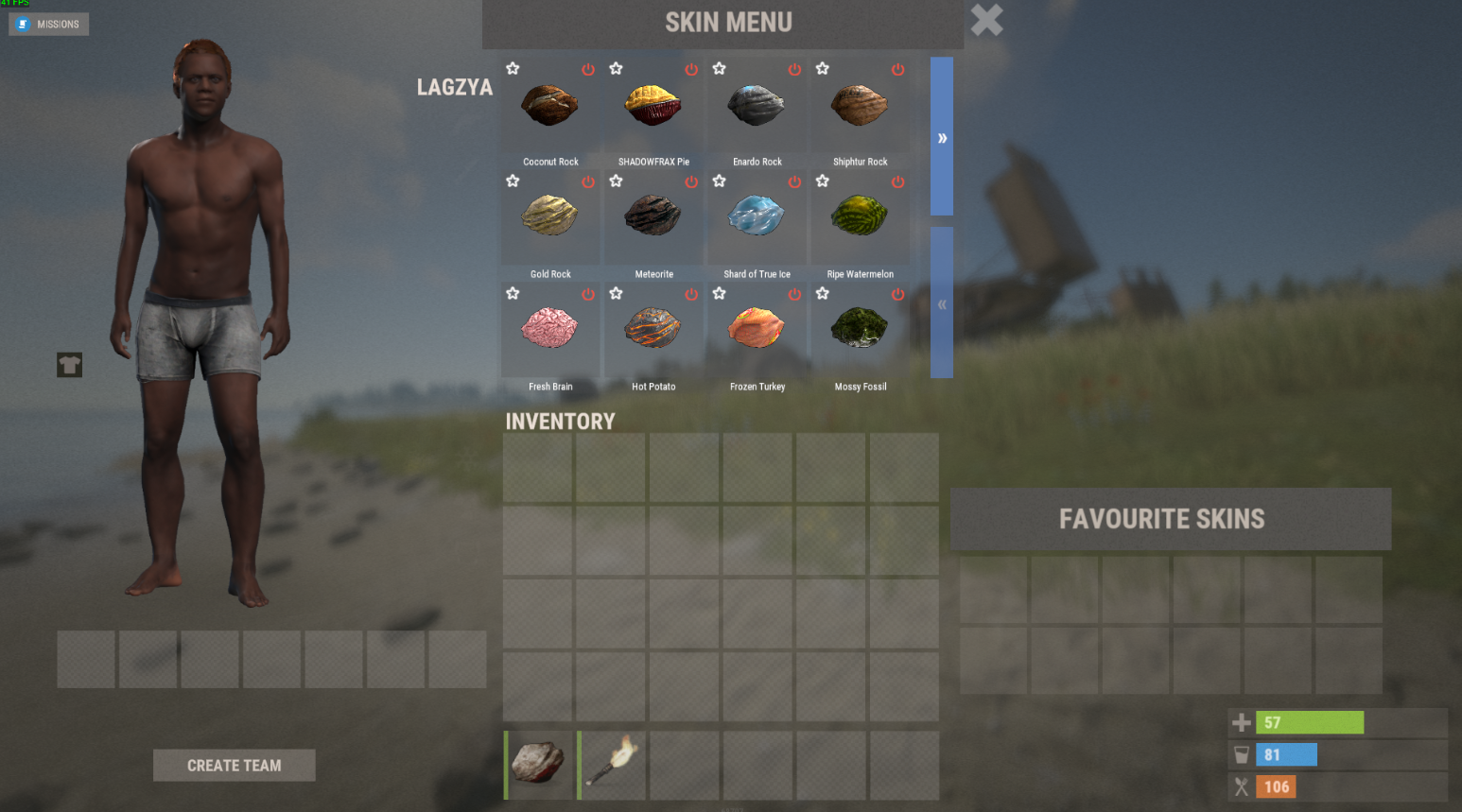Choose the Meteorite skin
The width and height of the screenshot is (1462, 812).
click(653, 217)
